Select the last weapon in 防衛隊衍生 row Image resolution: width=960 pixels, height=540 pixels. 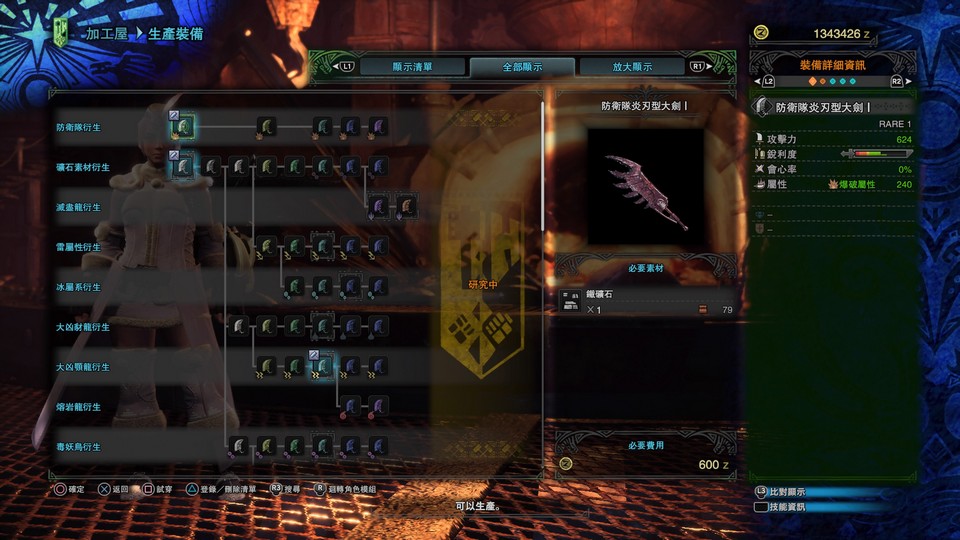tap(378, 127)
